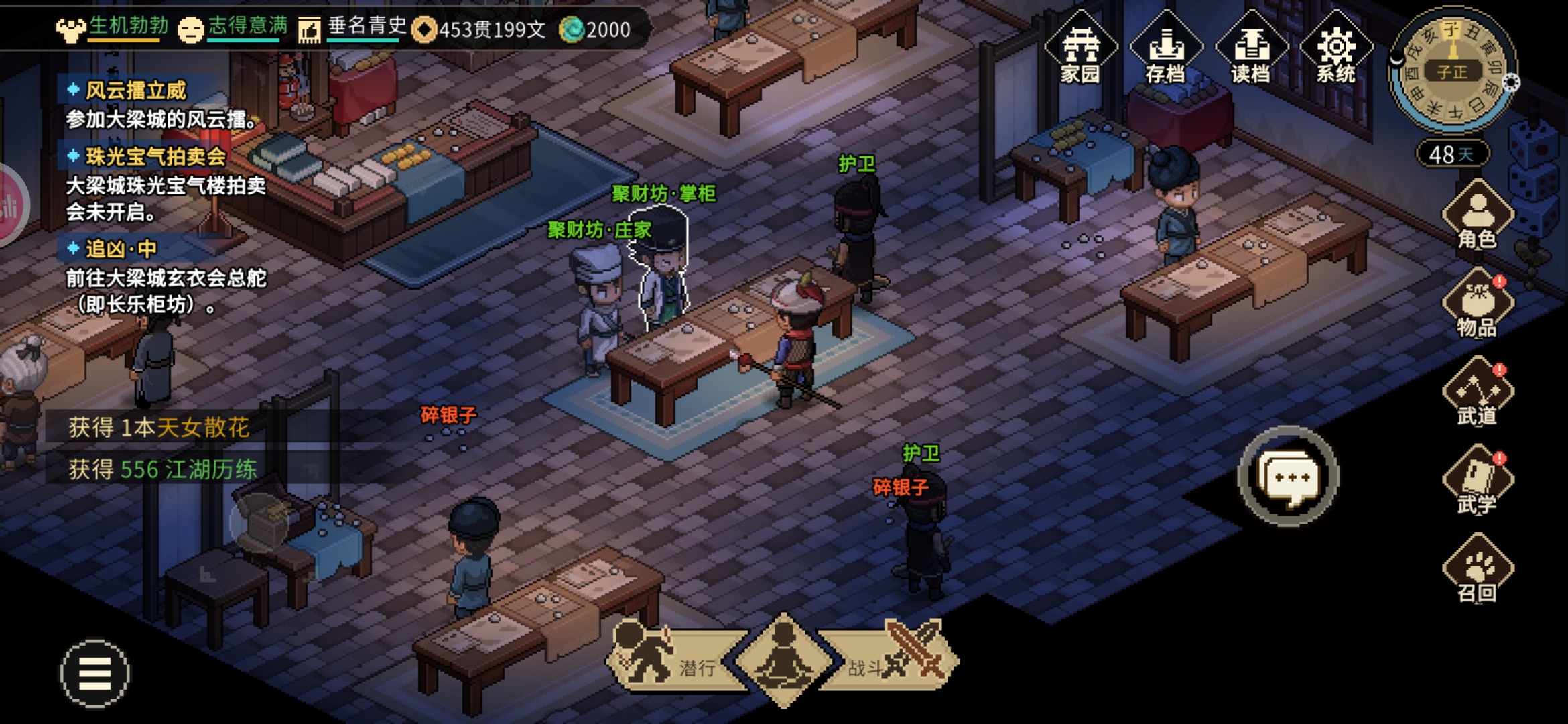Select the 追凶·中 quest entry

[x=121, y=249]
